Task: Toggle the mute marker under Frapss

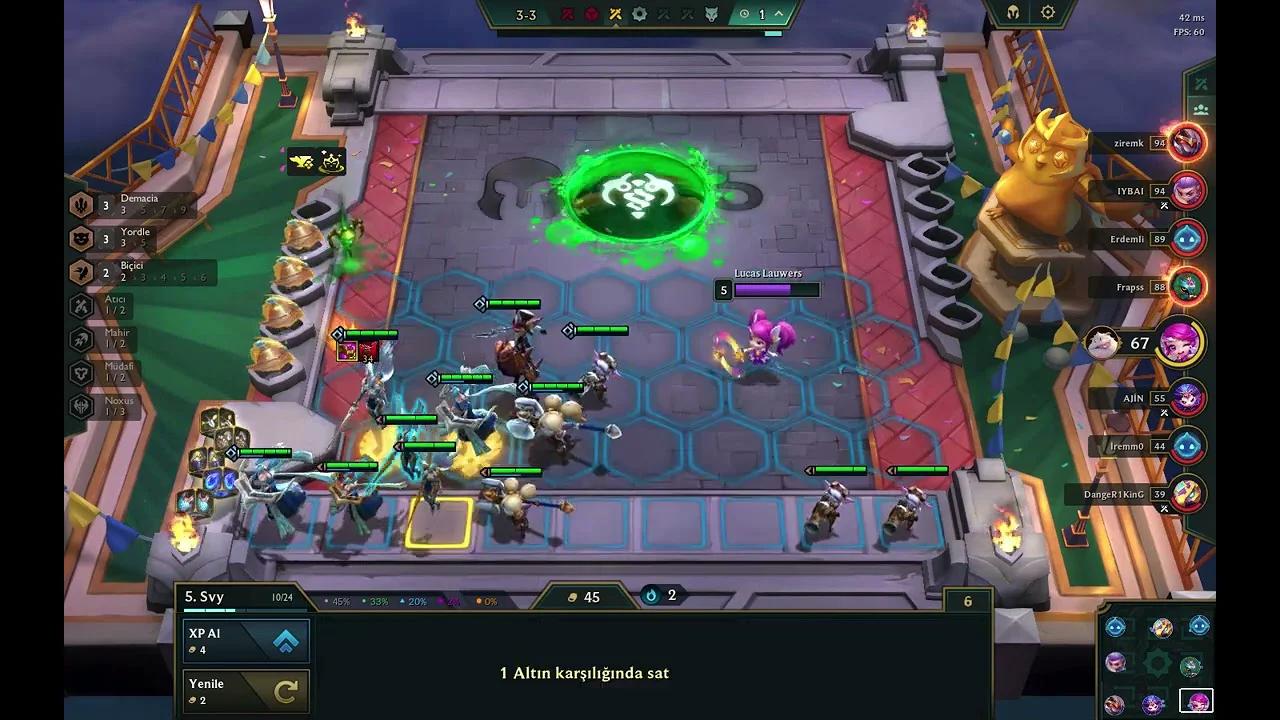Action: point(1163,303)
